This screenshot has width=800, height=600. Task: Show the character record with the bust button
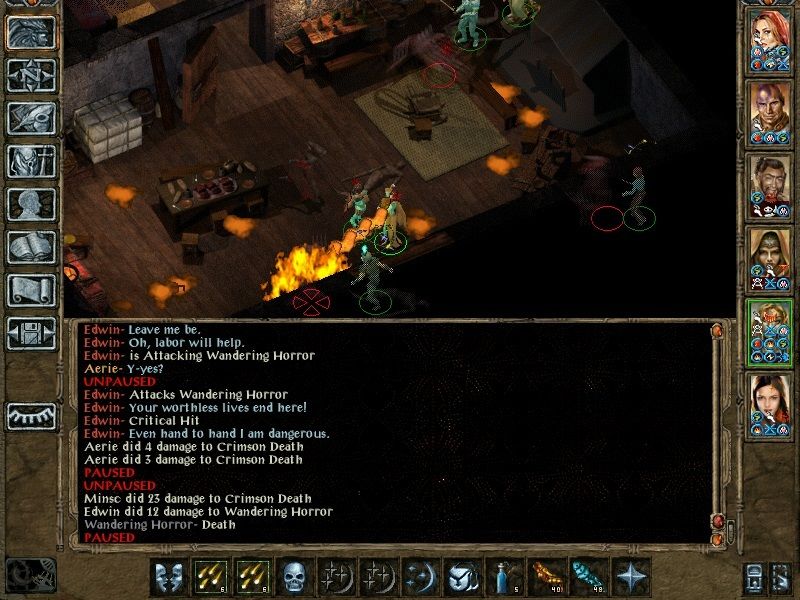(32, 204)
